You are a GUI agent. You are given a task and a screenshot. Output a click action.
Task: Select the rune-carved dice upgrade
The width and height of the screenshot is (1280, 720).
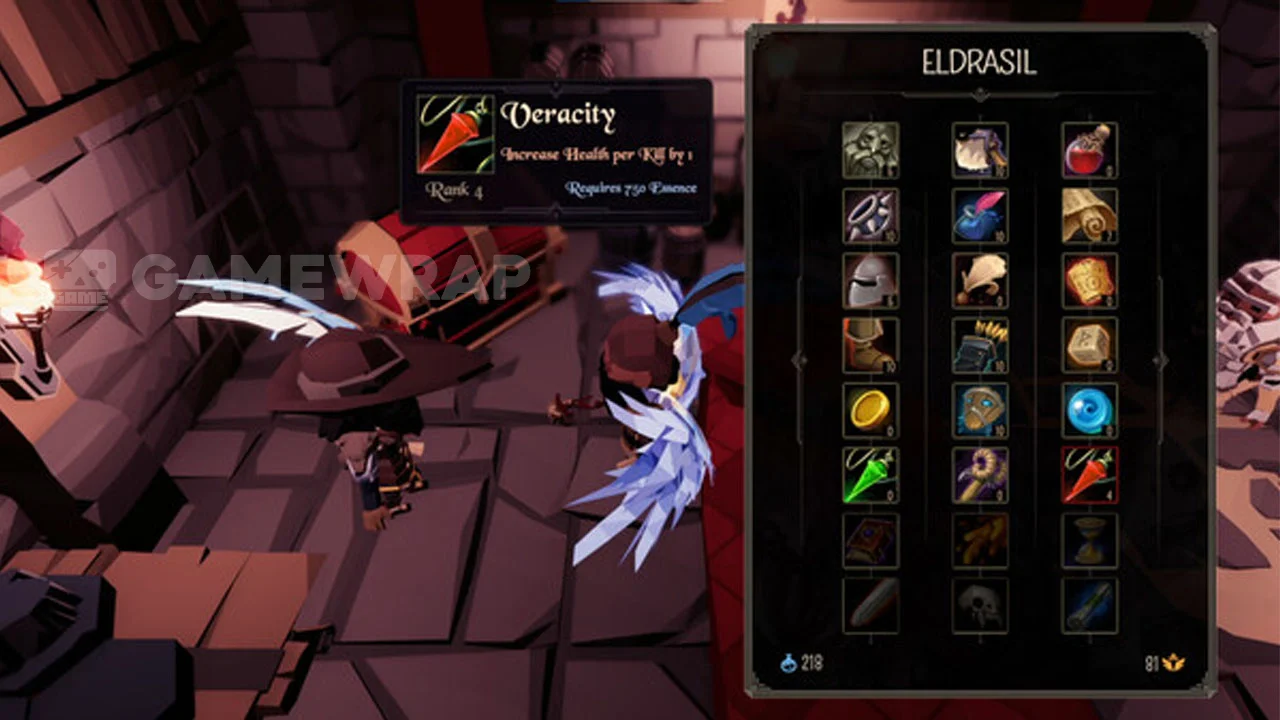pyautogui.click(x=1090, y=345)
